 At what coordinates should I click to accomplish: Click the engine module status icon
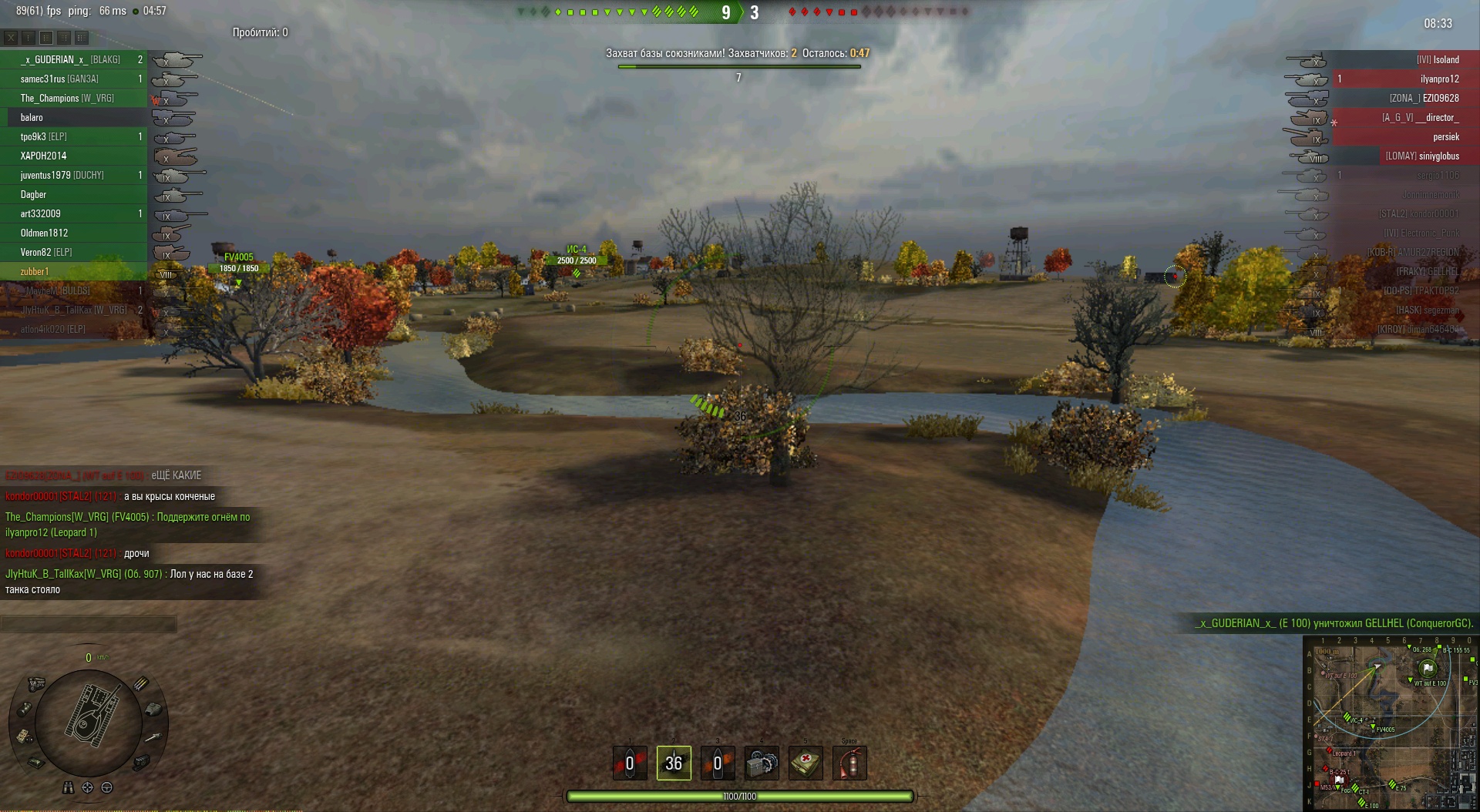point(36,683)
